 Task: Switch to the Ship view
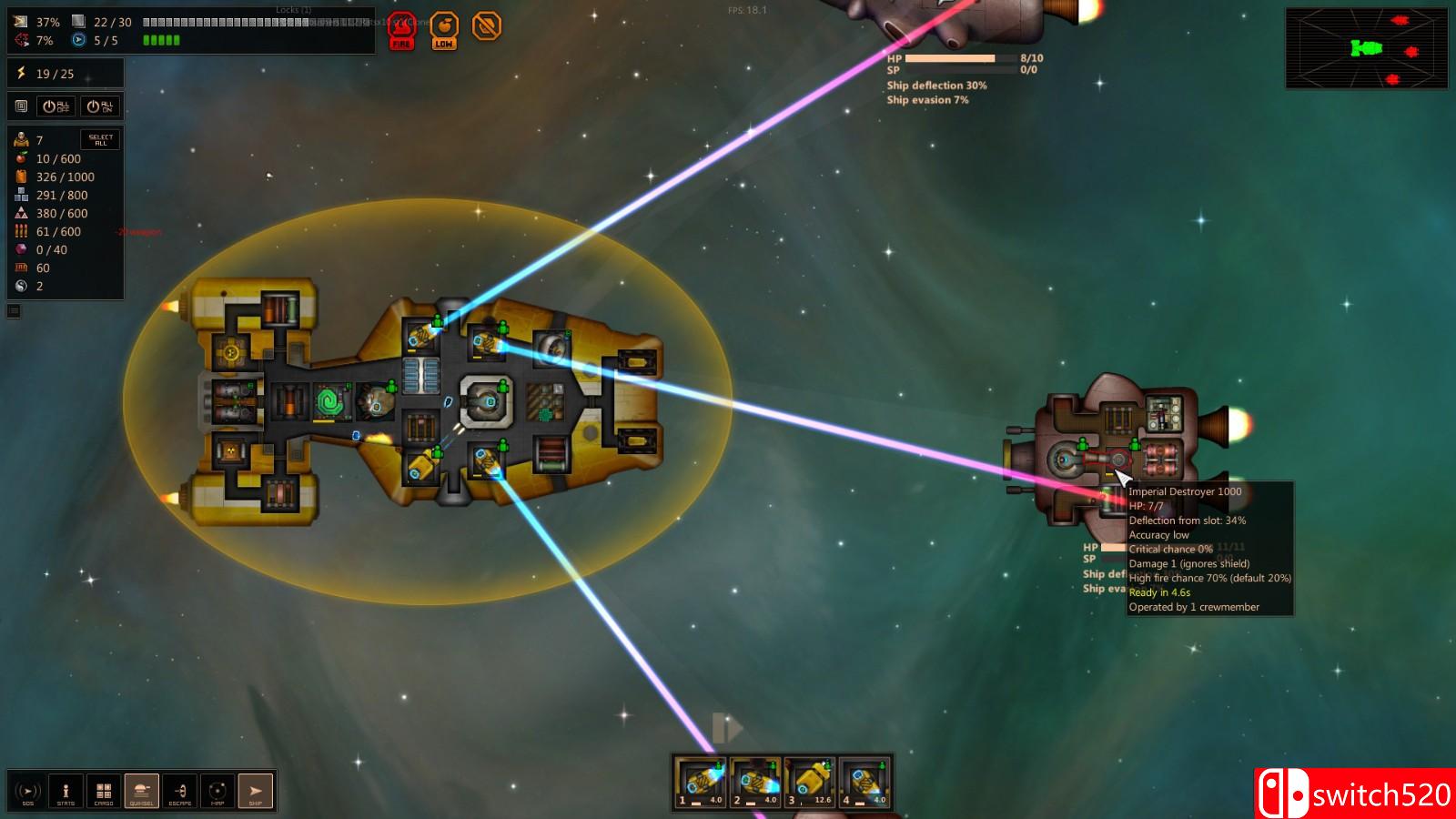(x=256, y=791)
